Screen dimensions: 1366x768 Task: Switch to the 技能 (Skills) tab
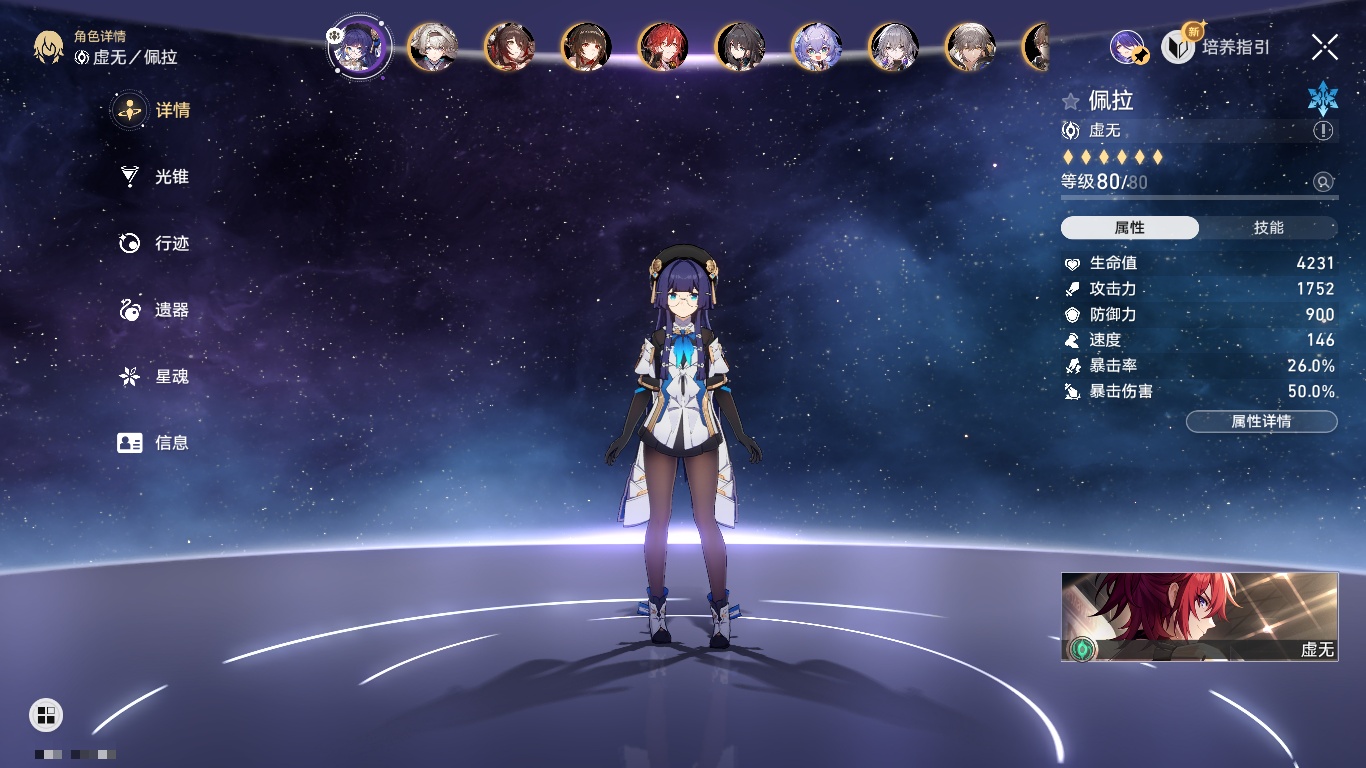coord(1268,228)
